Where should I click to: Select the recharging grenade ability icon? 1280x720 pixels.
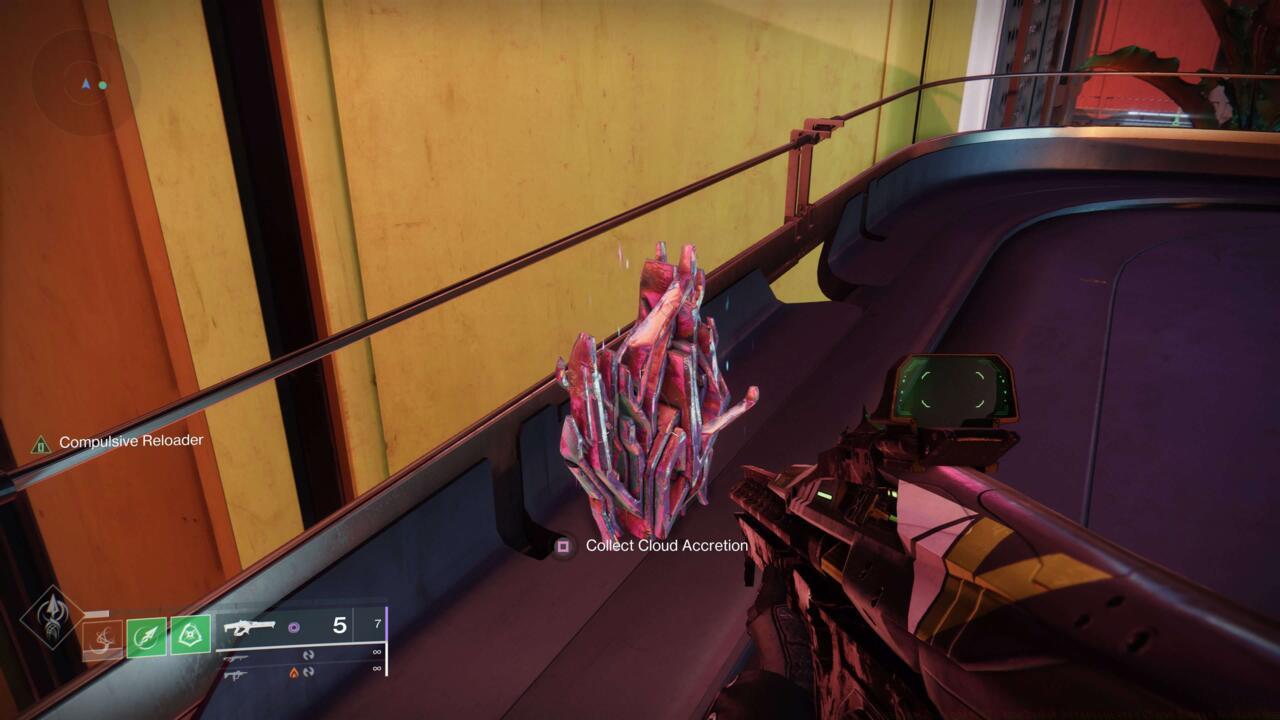(102, 640)
